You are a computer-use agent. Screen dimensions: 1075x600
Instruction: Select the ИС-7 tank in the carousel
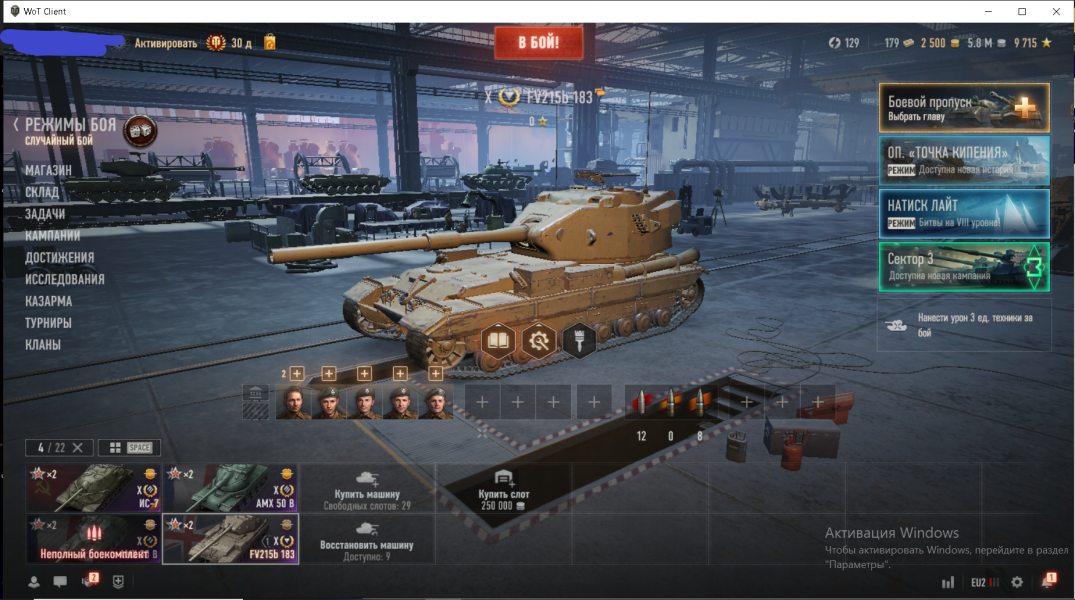coord(93,488)
